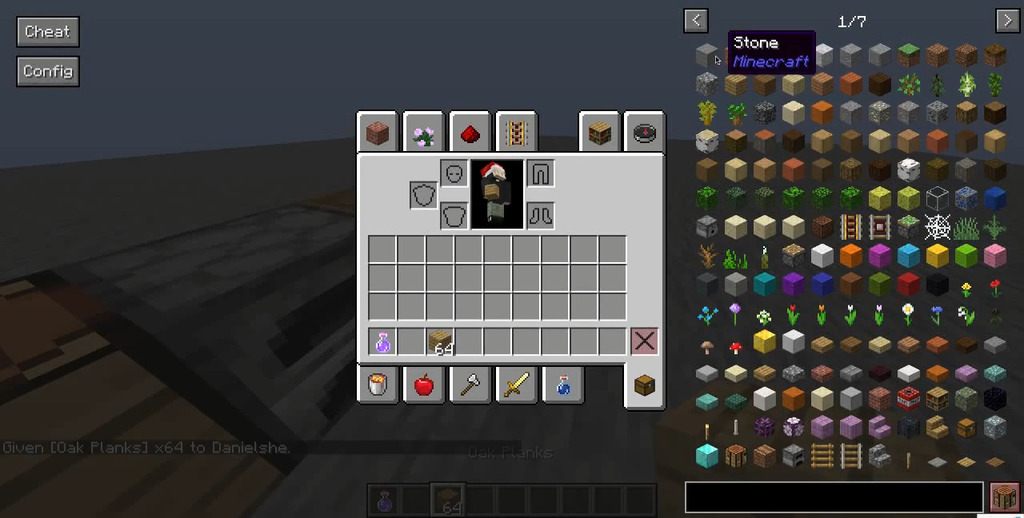Pick up the Oak Planks stack of 64
This screenshot has height=518, width=1024.
tap(441, 341)
